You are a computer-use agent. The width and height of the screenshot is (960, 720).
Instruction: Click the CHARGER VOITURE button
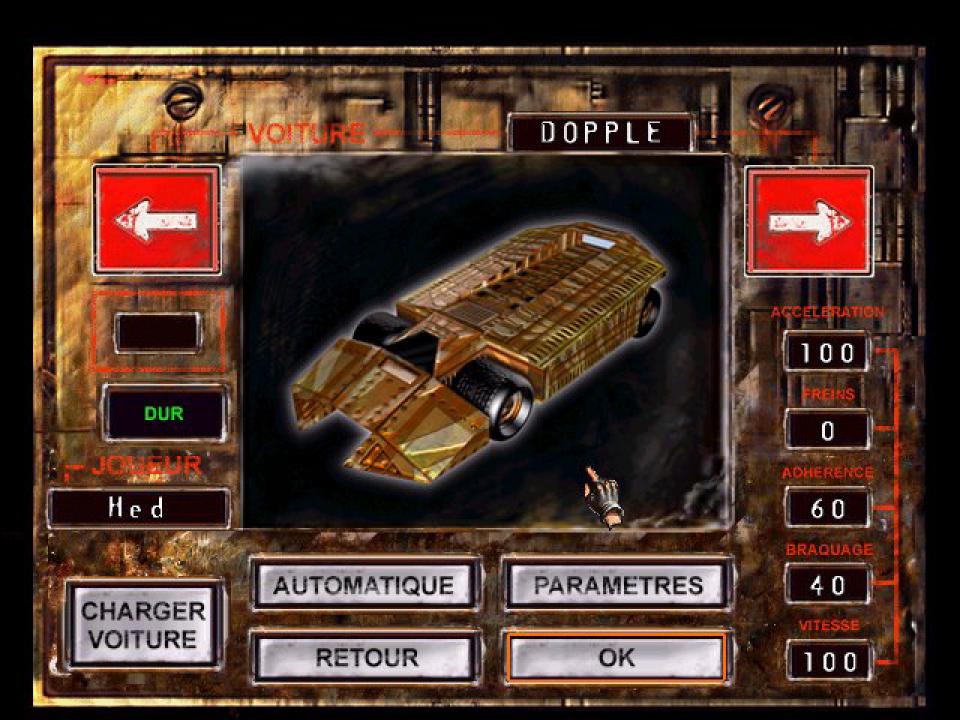click(144, 624)
